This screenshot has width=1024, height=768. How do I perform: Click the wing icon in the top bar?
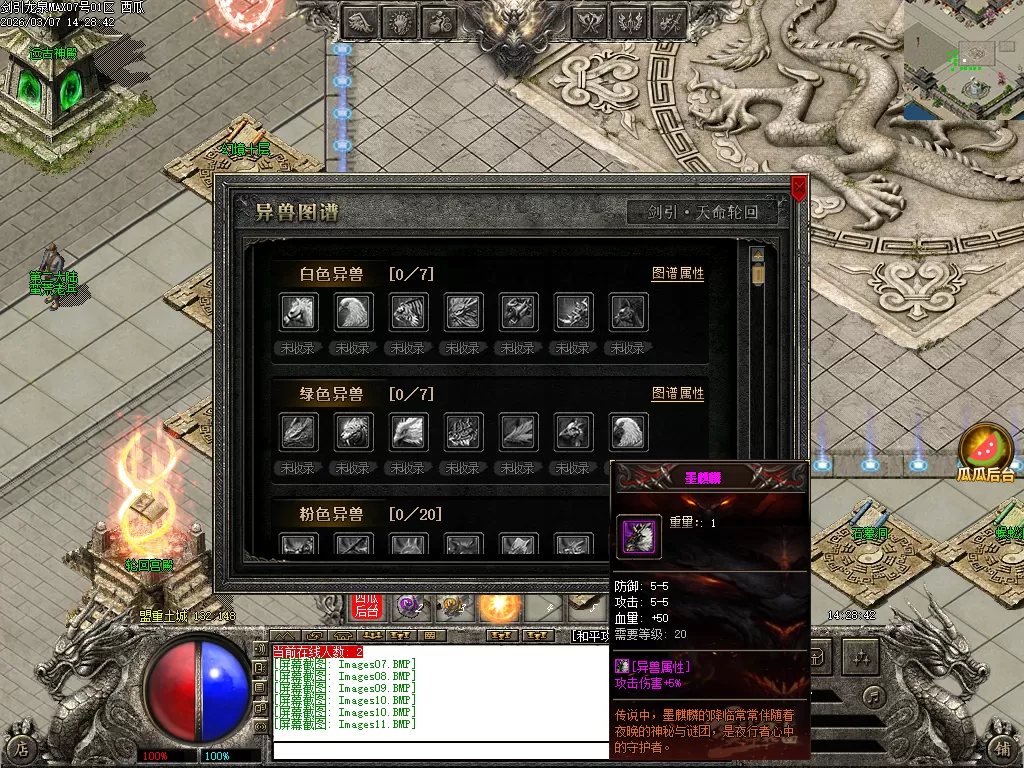(x=361, y=21)
